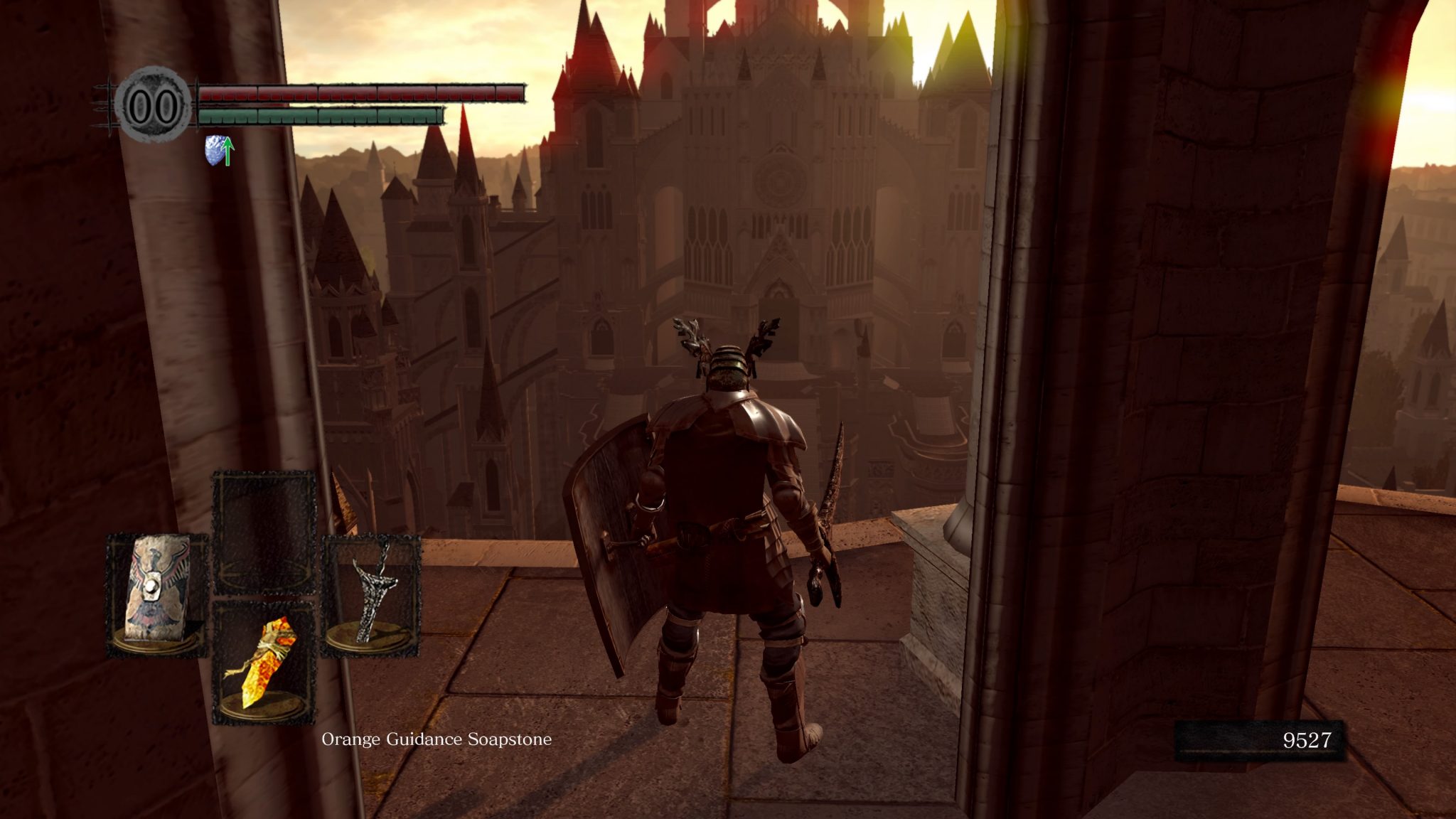
Task: Select the curved sword weapon slot
Action: (372, 594)
